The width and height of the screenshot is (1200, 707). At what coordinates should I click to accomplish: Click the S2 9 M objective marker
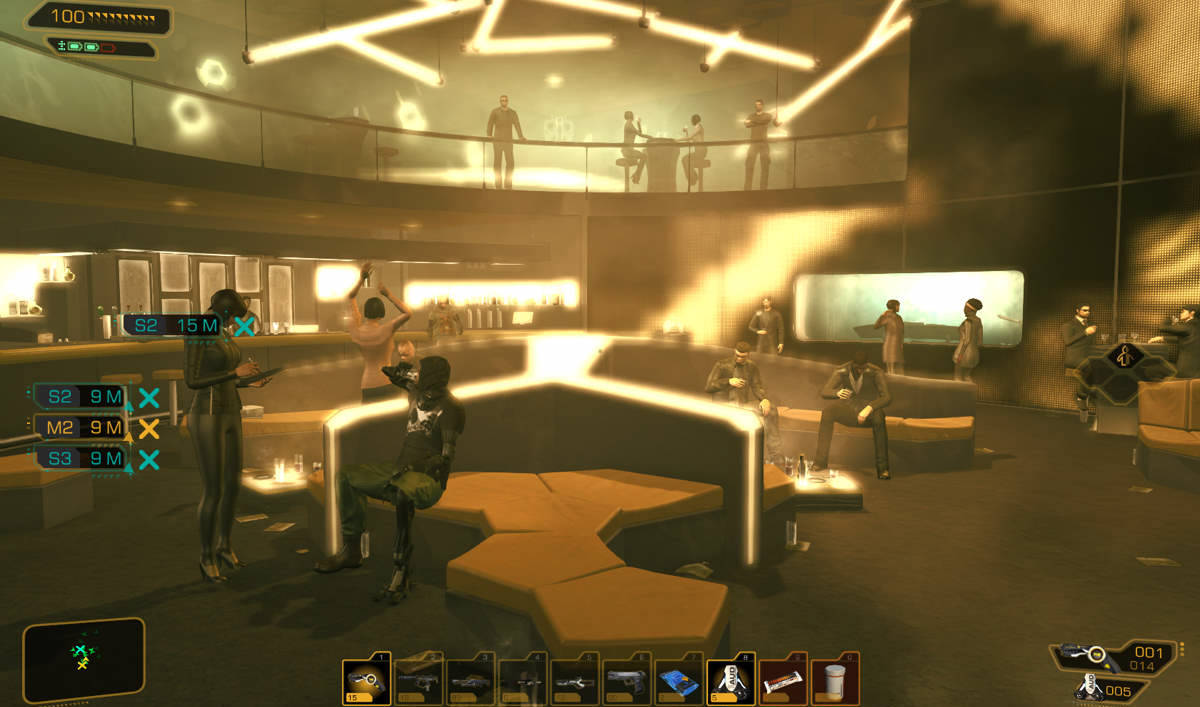tap(79, 397)
